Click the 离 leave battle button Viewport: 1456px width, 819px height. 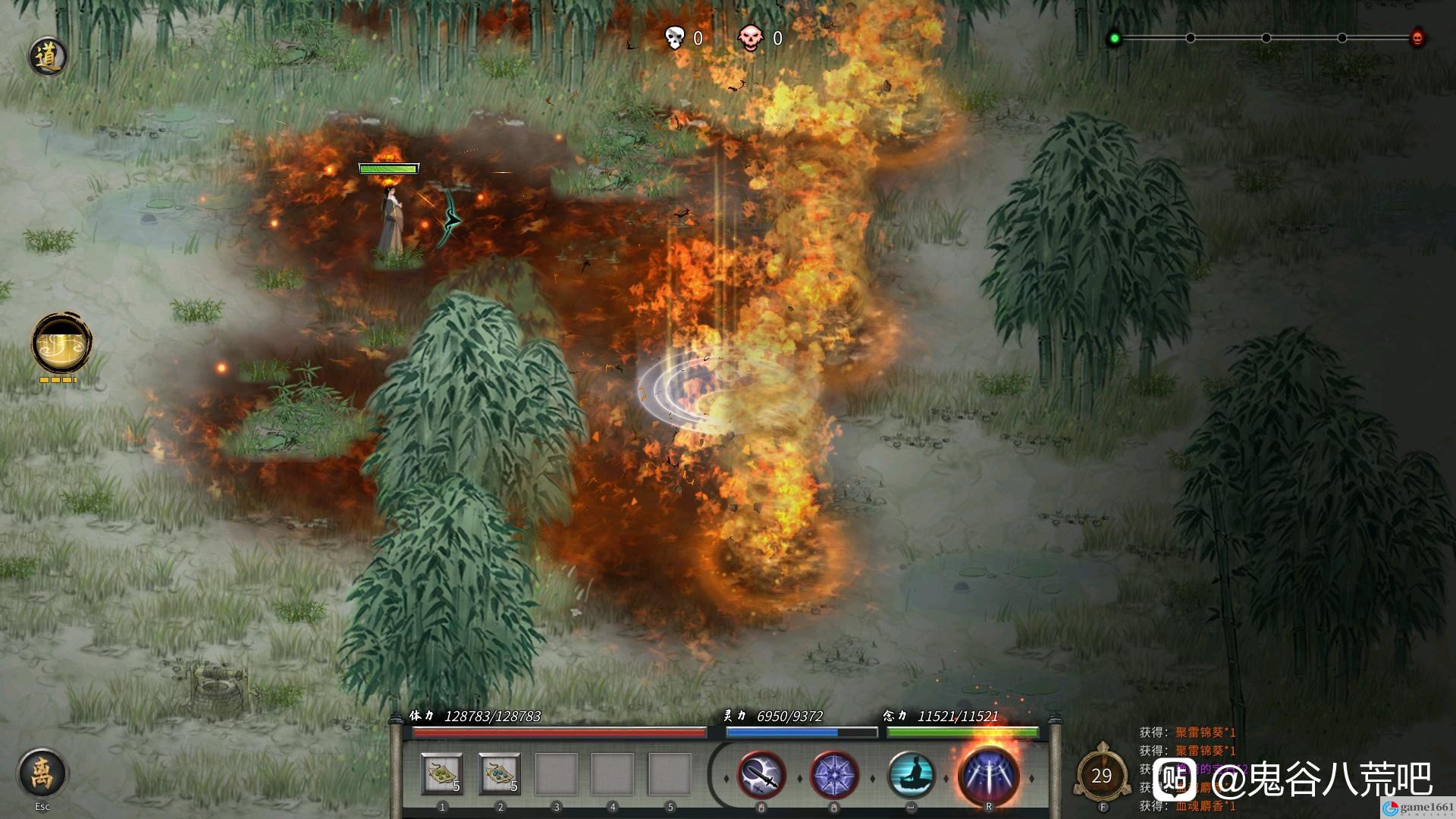click(42, 773)
